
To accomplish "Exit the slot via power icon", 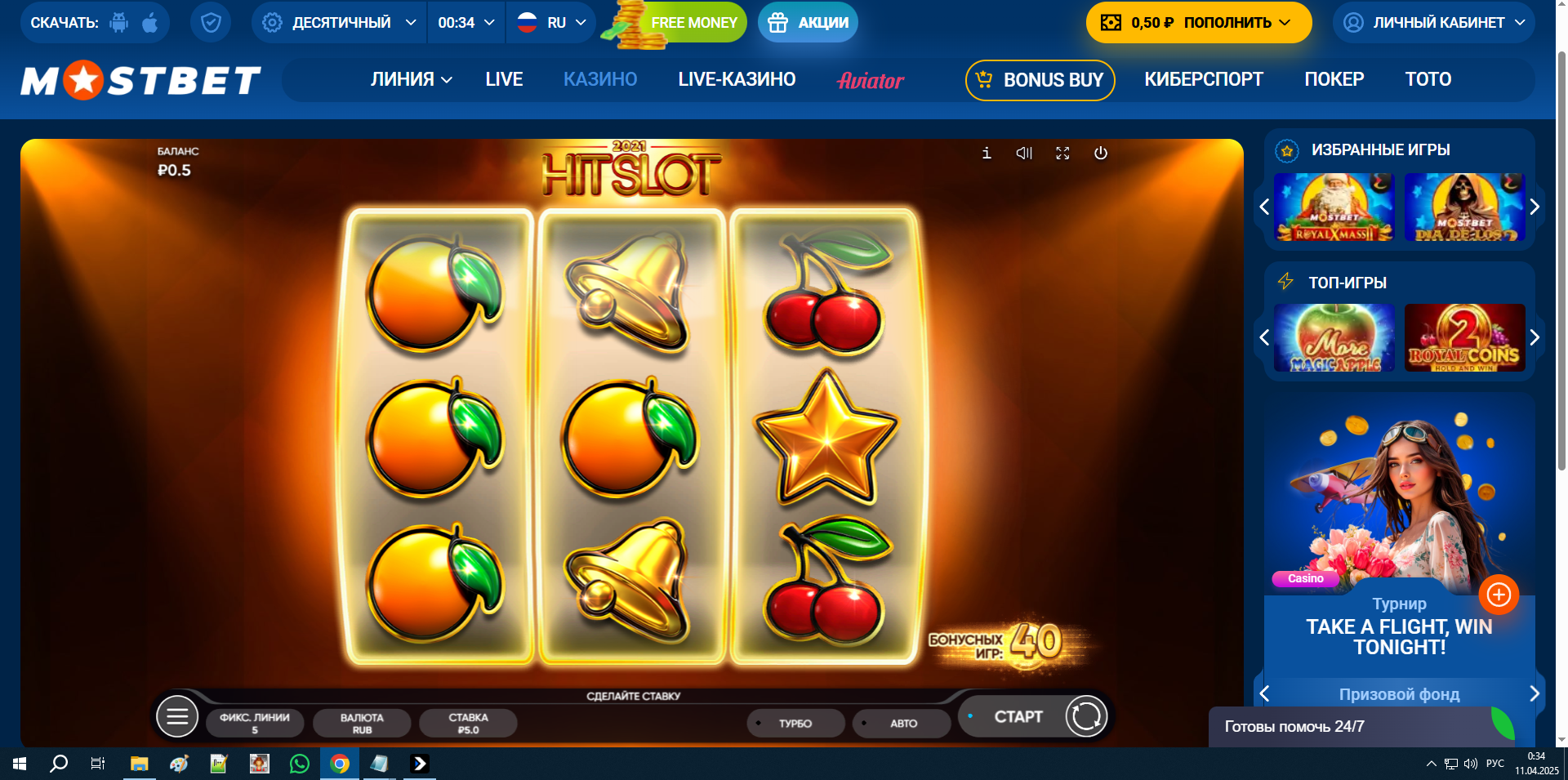I will click(x=1101, y=153).
